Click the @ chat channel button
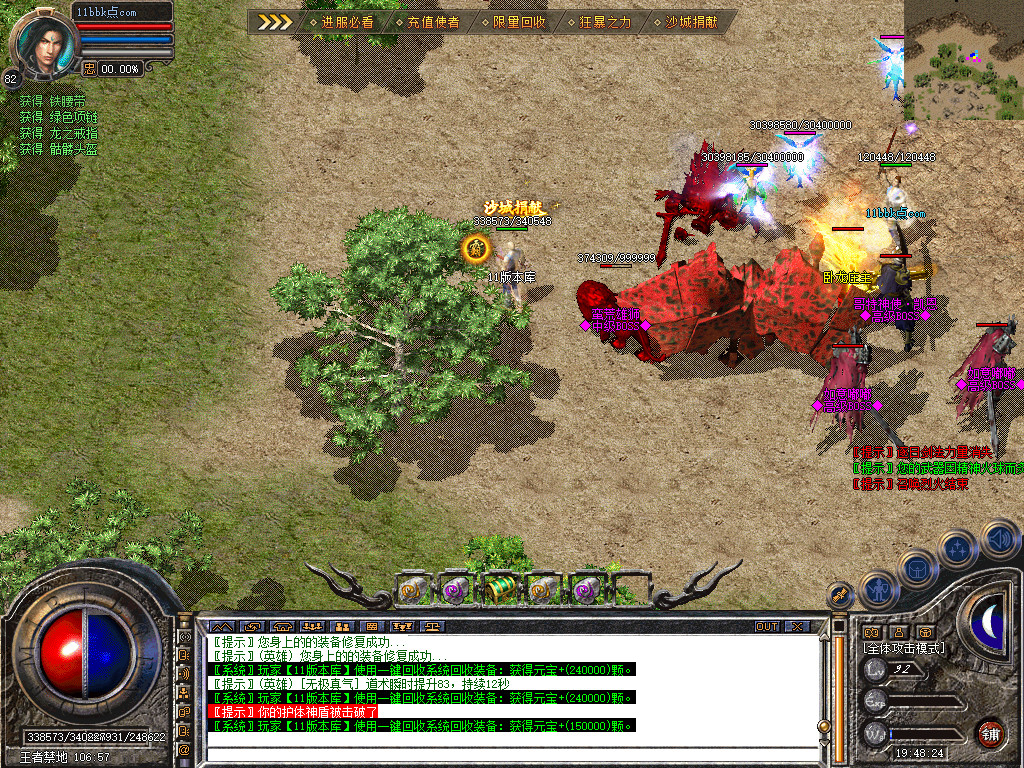 tap(185, 749)
